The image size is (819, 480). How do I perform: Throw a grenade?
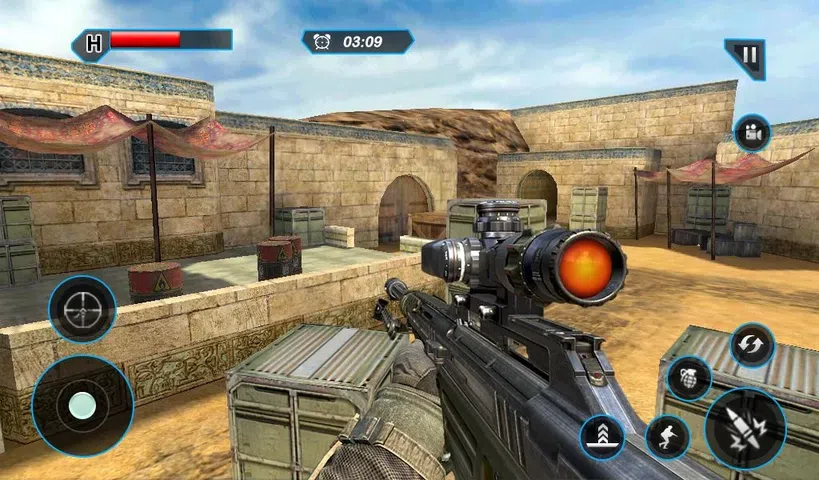689,379
